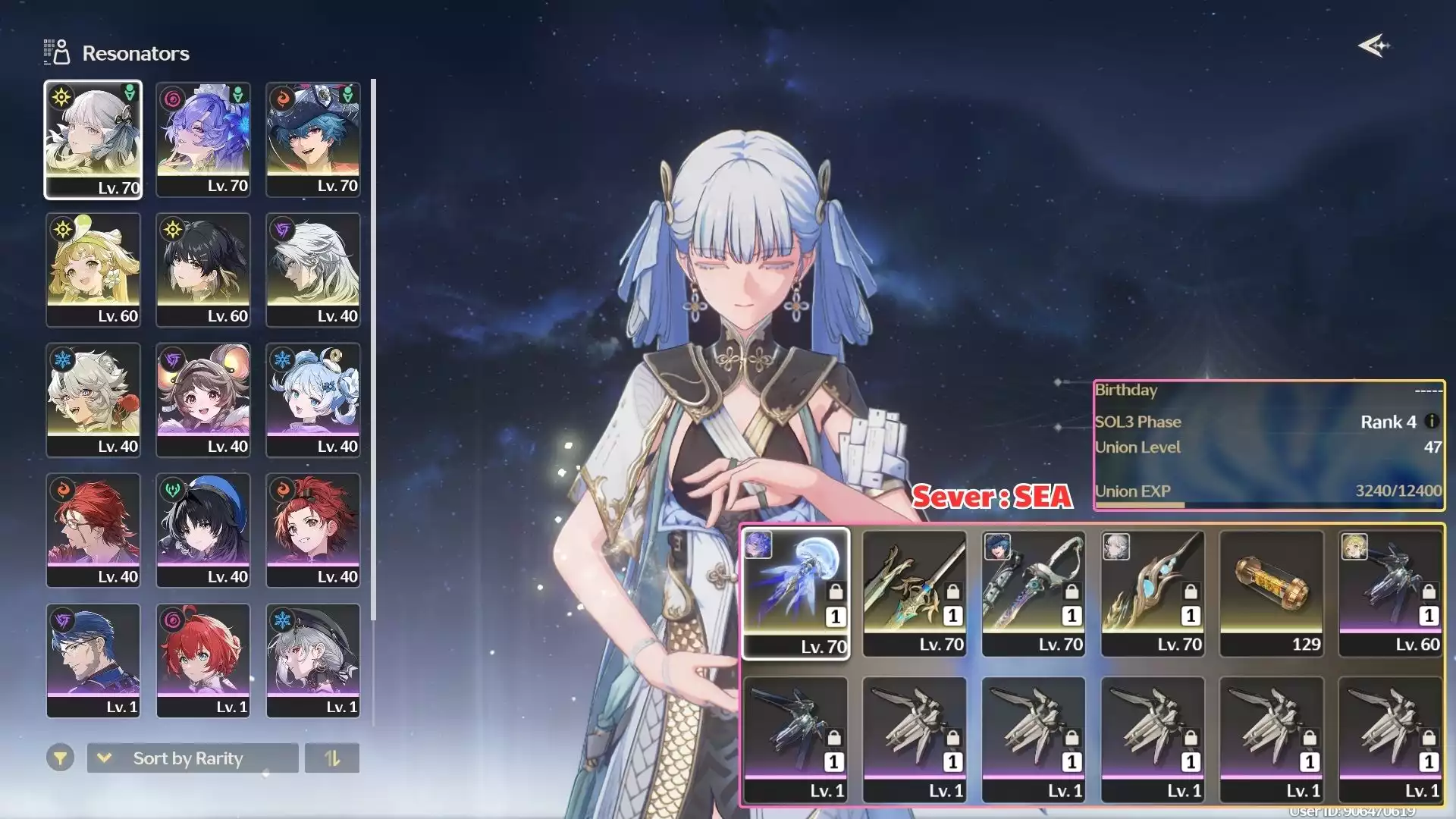This screenshot has height=819, width=1456.
Task: Pick the light-blue-haired Lv. 40 resonator
Action: click(x=313, y=400)
